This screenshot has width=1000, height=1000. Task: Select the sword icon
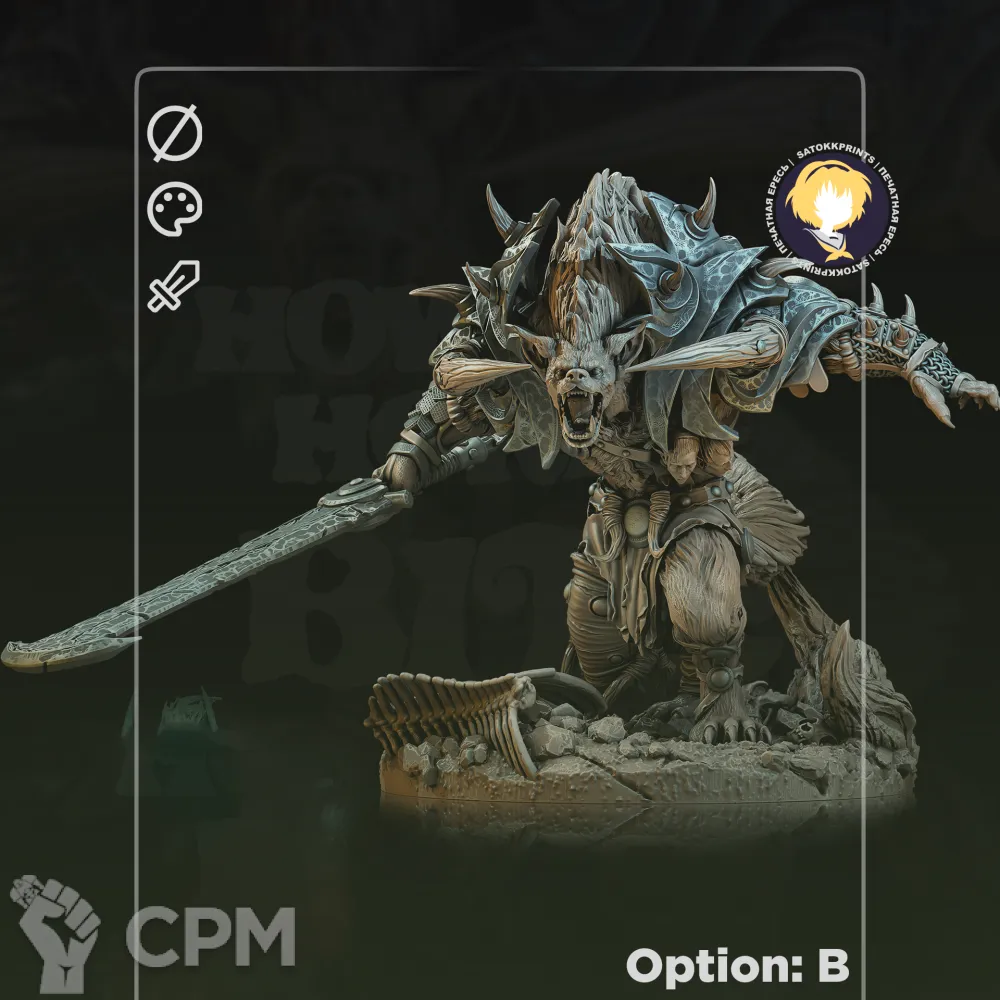click(174, 286)
